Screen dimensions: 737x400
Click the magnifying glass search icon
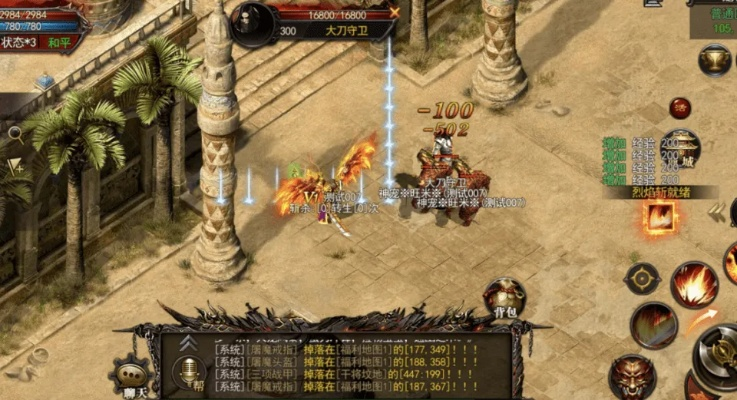pos(14,132)
